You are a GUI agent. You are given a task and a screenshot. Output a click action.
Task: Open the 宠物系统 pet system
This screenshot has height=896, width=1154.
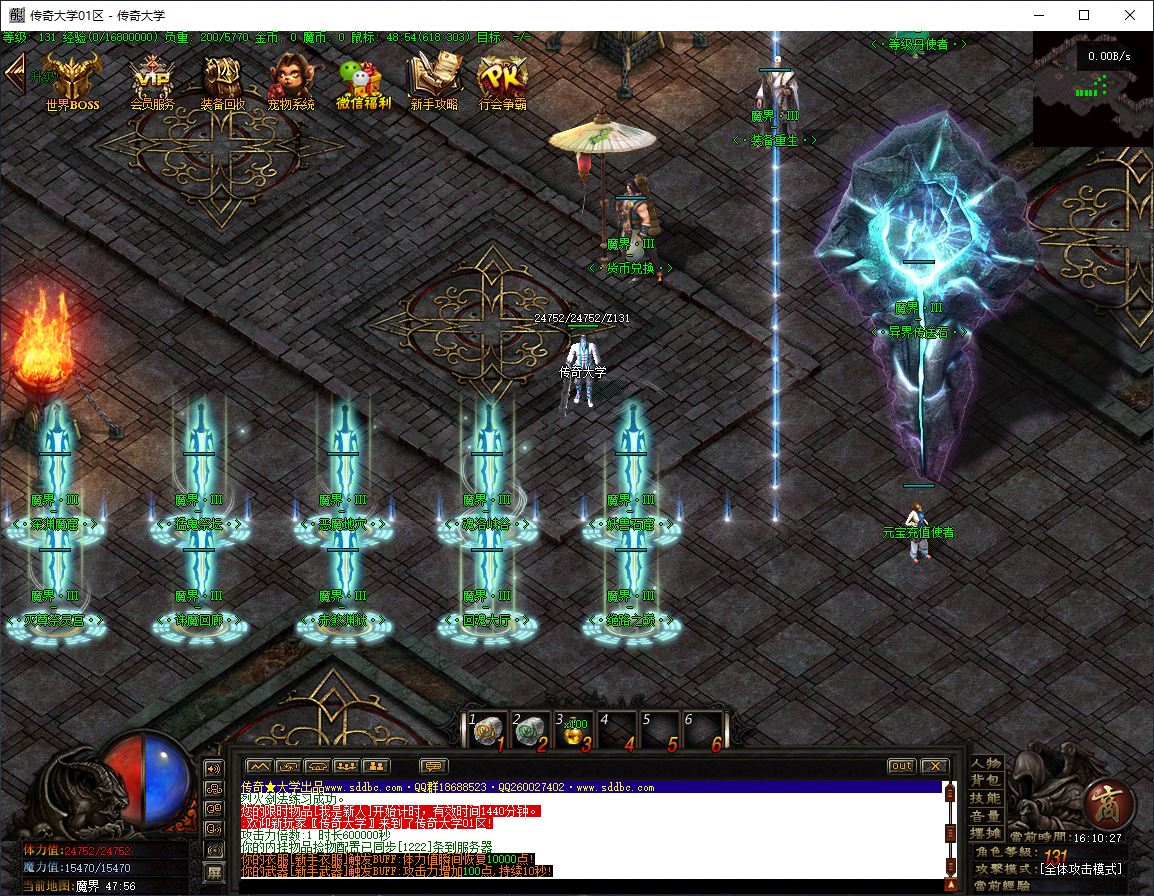pyautogui.click(x=290, y=80)
